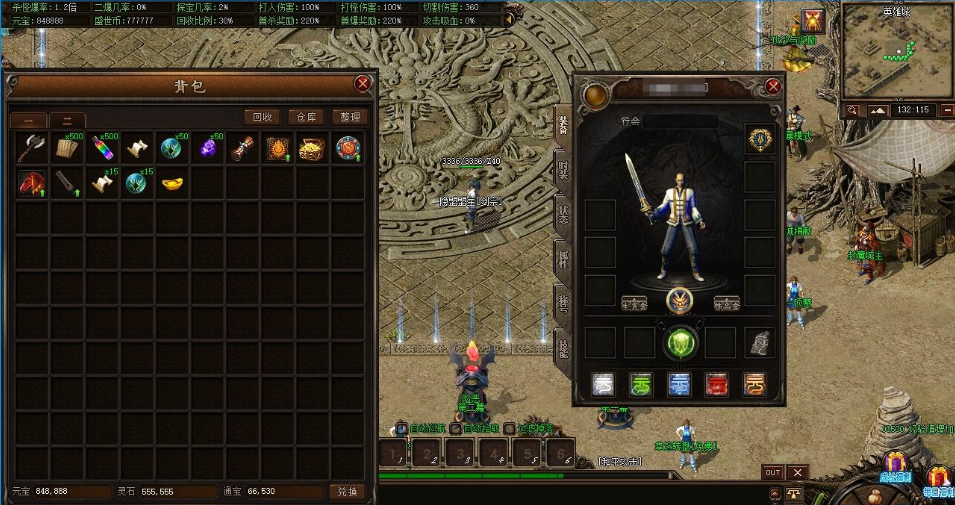
Task: Select the green shield equipment slot
Action: (679, 342)
